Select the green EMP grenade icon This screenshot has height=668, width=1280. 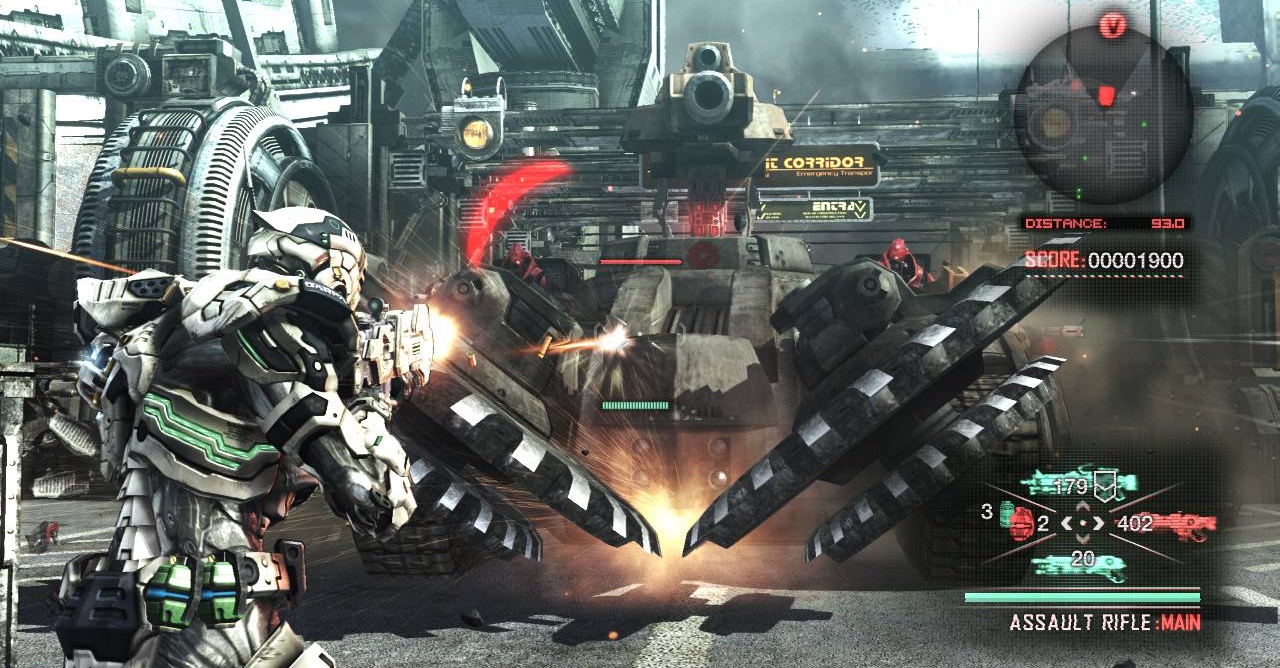[1004, 513]
